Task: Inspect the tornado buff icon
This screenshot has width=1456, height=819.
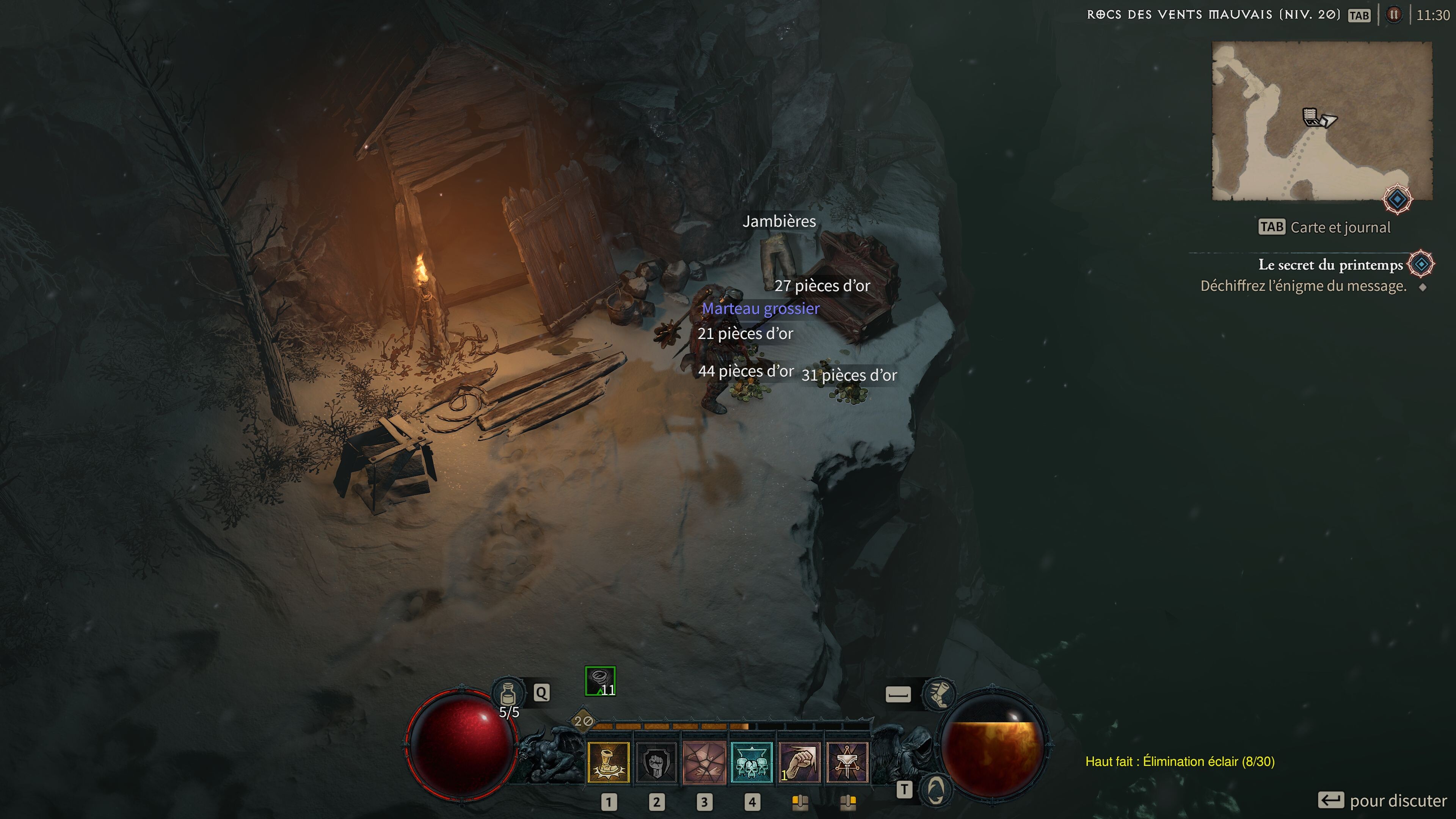Action: 600,681
